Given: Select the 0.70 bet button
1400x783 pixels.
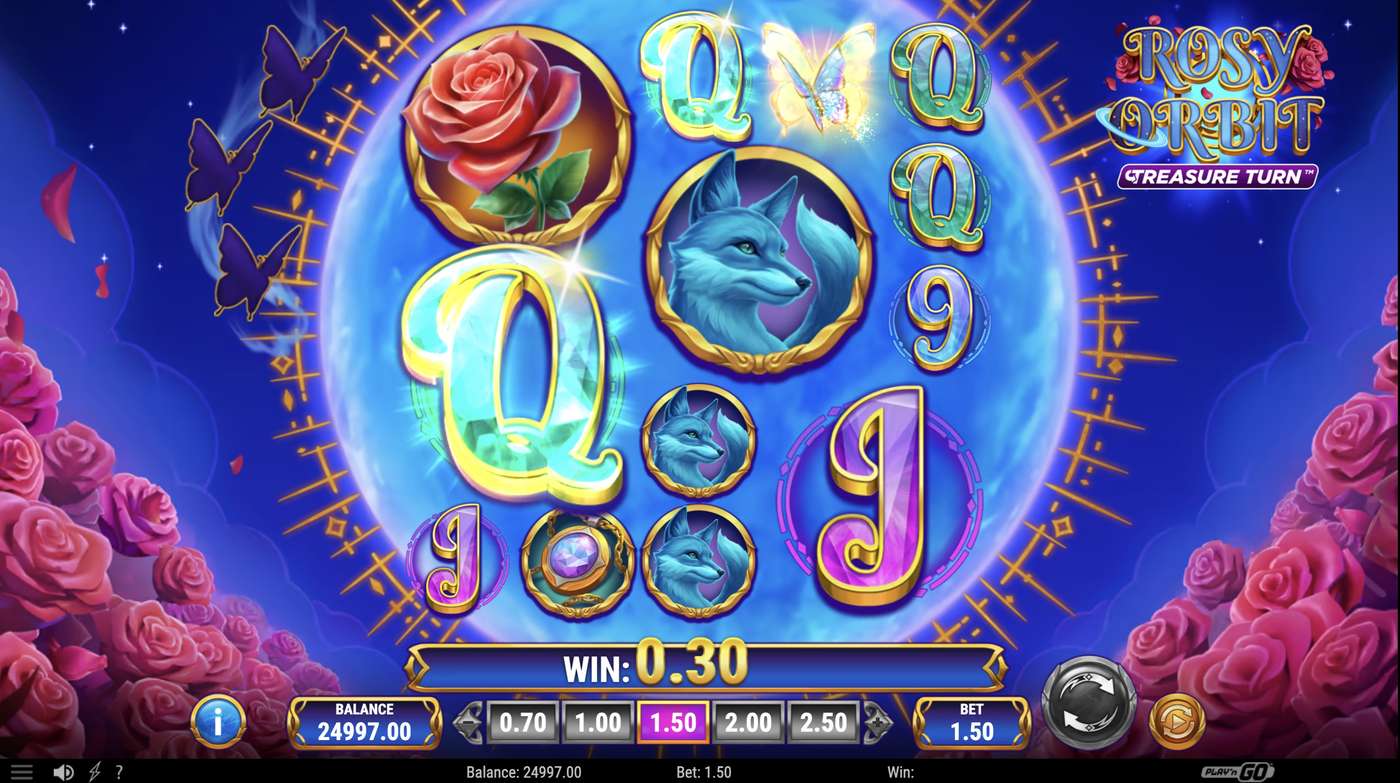Looking at the screenshot, I should point(522,720).
